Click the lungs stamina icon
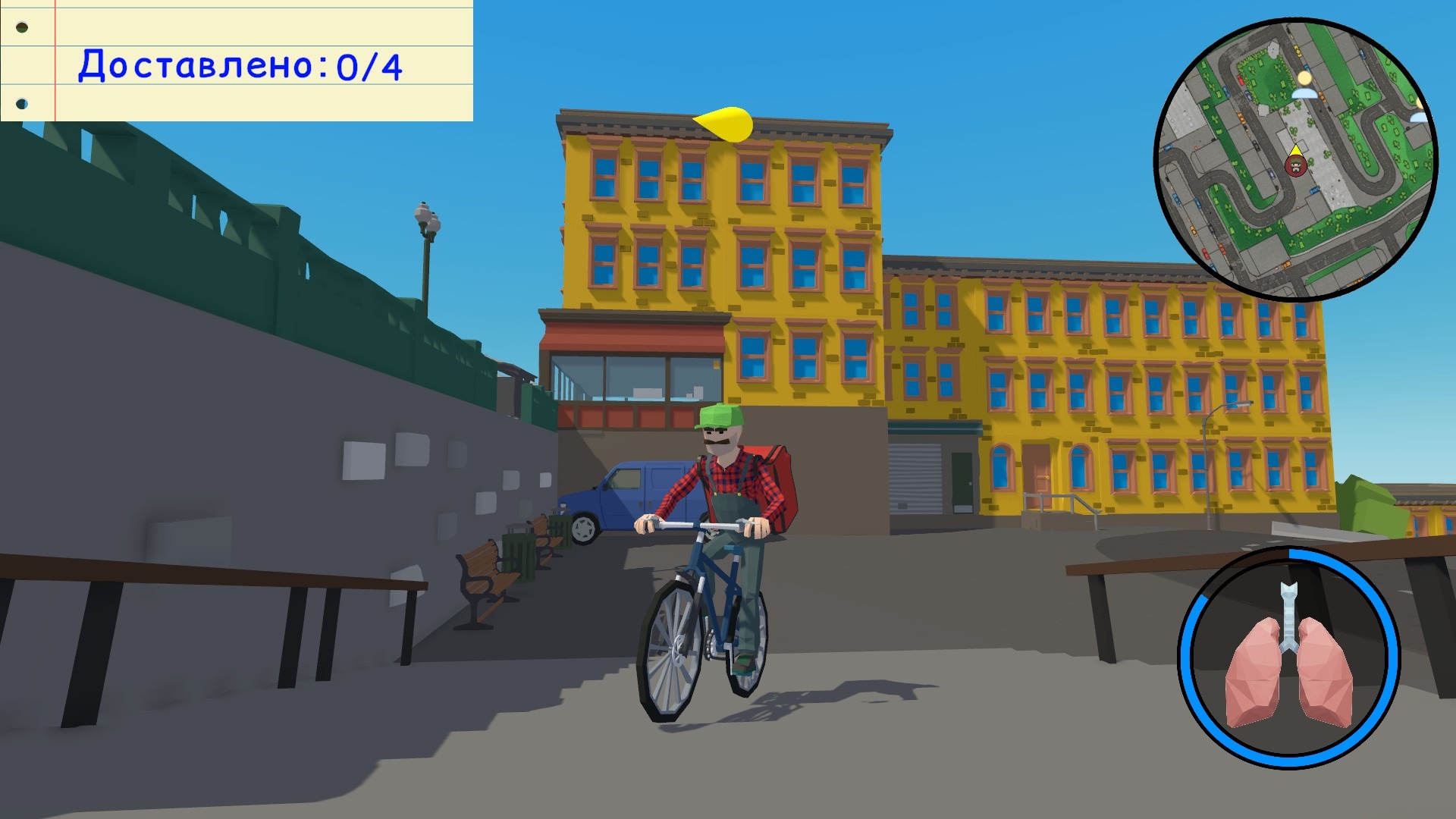Image resolution: width=1456 pixels, height=819 pixels. (x=1288, y=657)
